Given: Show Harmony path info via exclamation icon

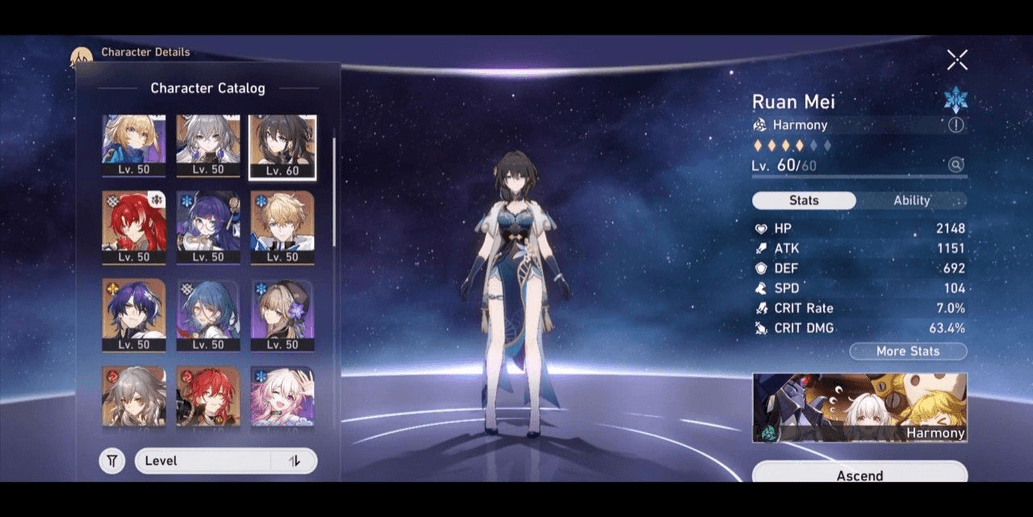Looking at the screenshot, I should tap(955, 125).
